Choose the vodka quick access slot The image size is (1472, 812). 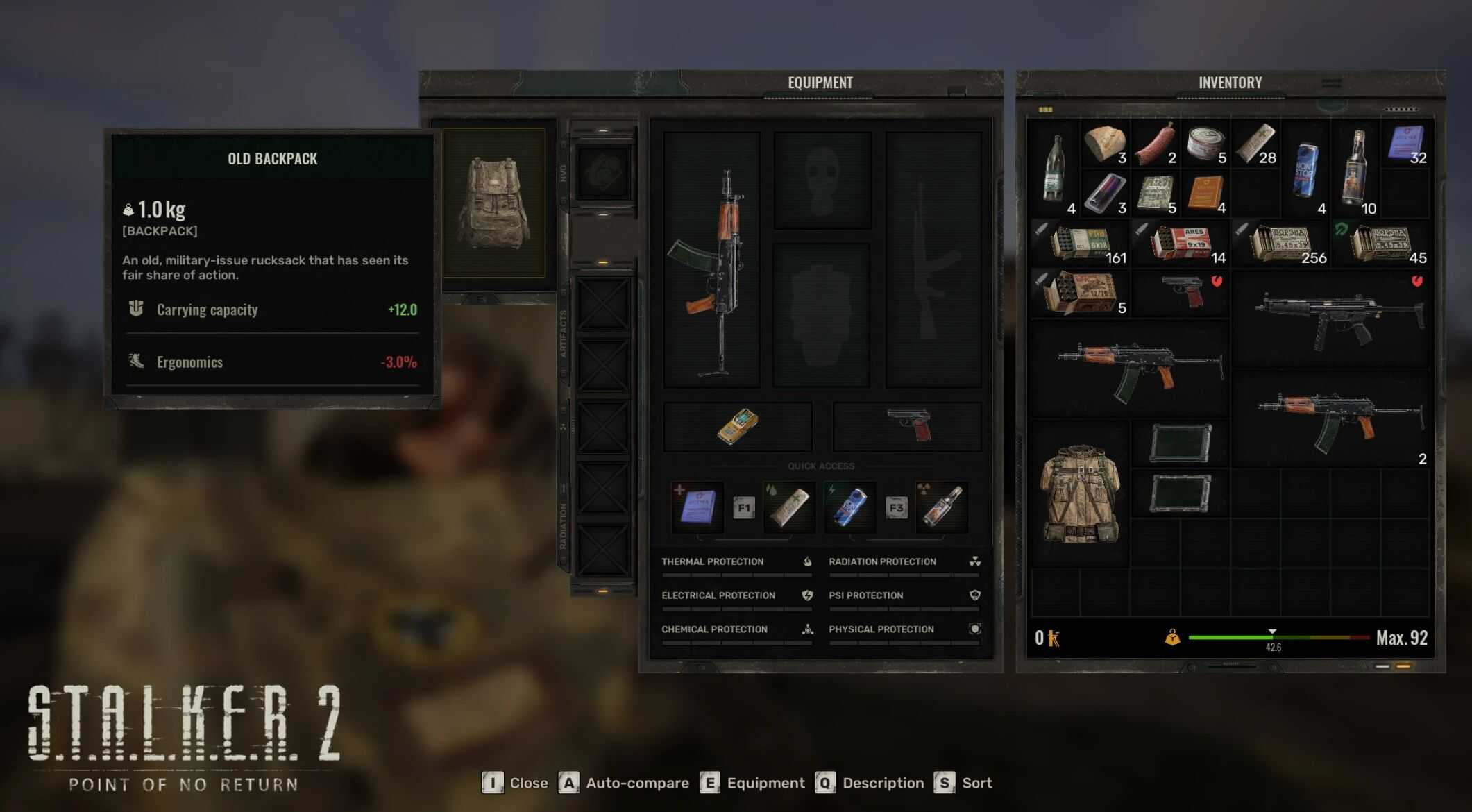coord(942,507)
